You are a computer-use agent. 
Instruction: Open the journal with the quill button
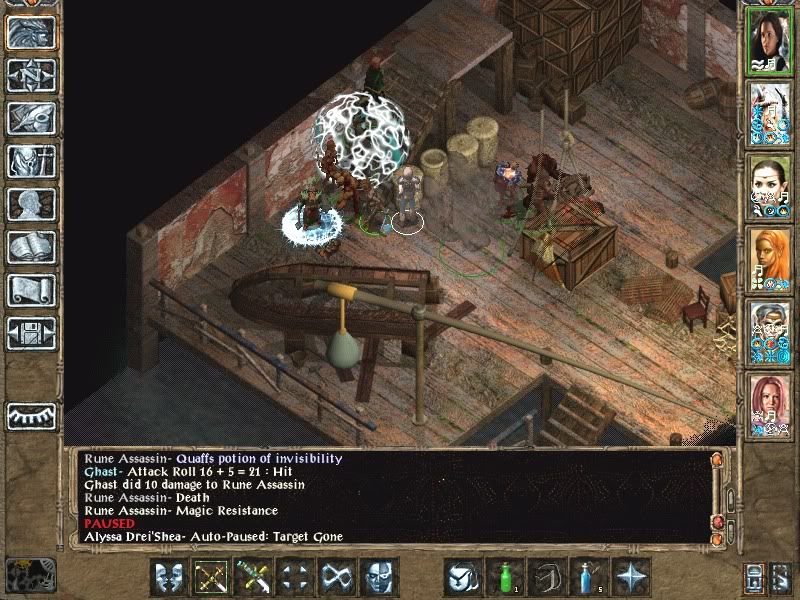pos(31,118)
